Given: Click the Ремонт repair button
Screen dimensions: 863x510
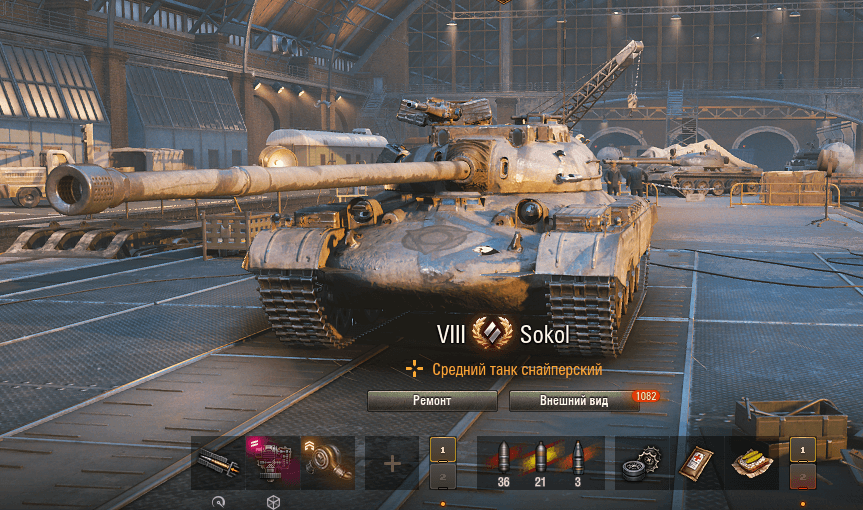Looking at the screenshot, I should click(x=432, y=400).
